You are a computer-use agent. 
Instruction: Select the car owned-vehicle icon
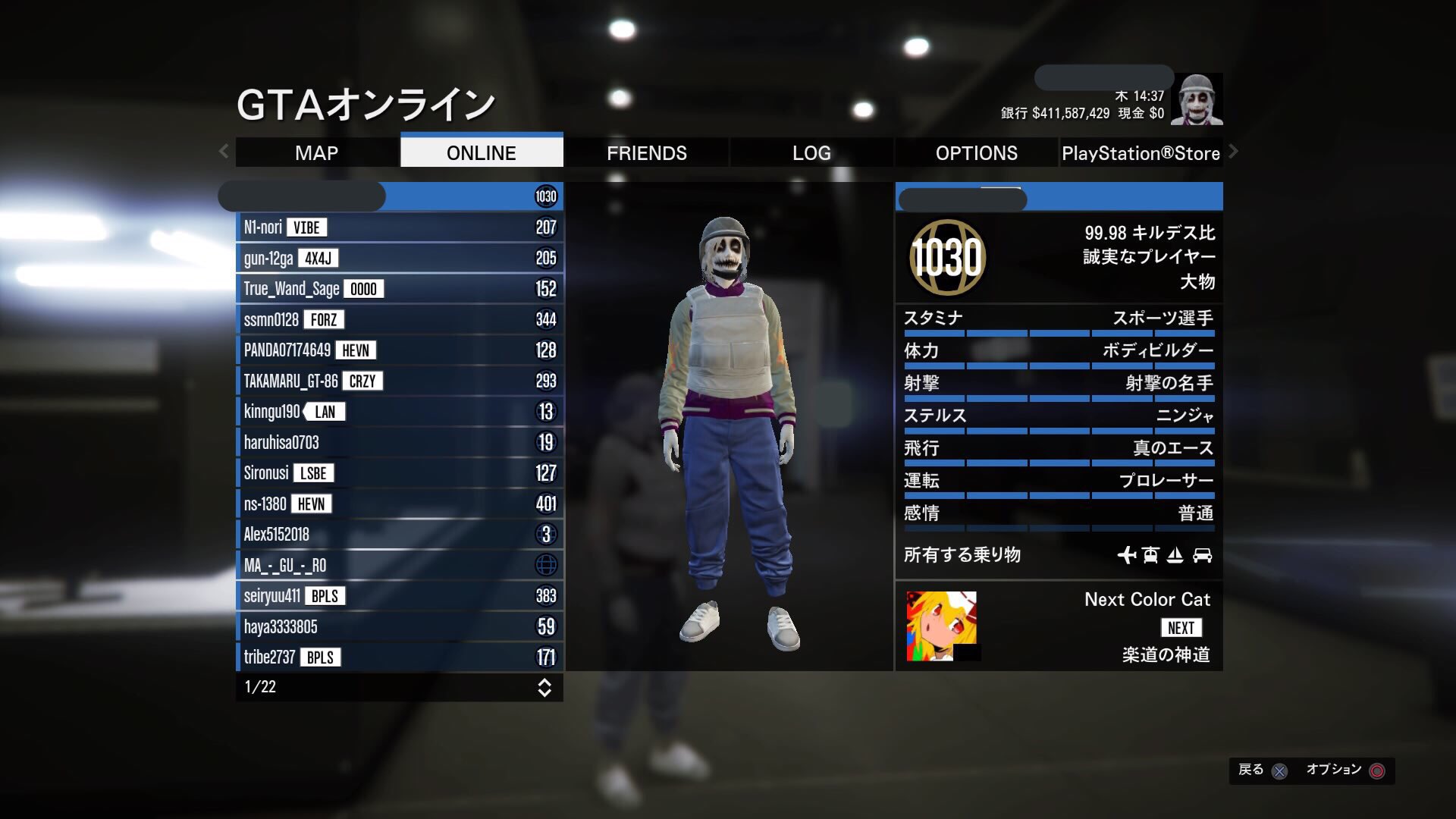click(1203, 555)
